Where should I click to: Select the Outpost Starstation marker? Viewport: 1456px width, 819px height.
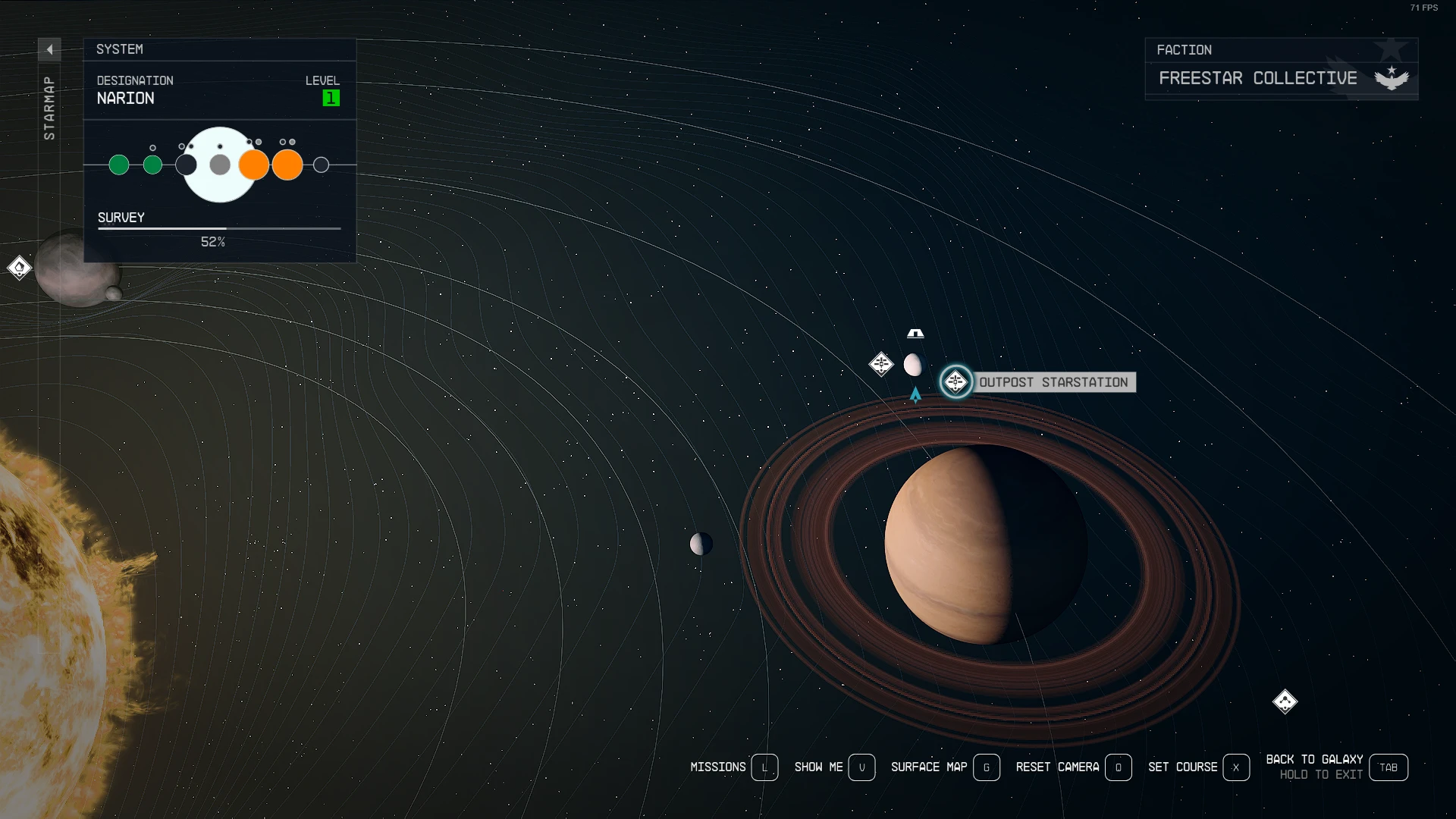[x=955, y=381]
